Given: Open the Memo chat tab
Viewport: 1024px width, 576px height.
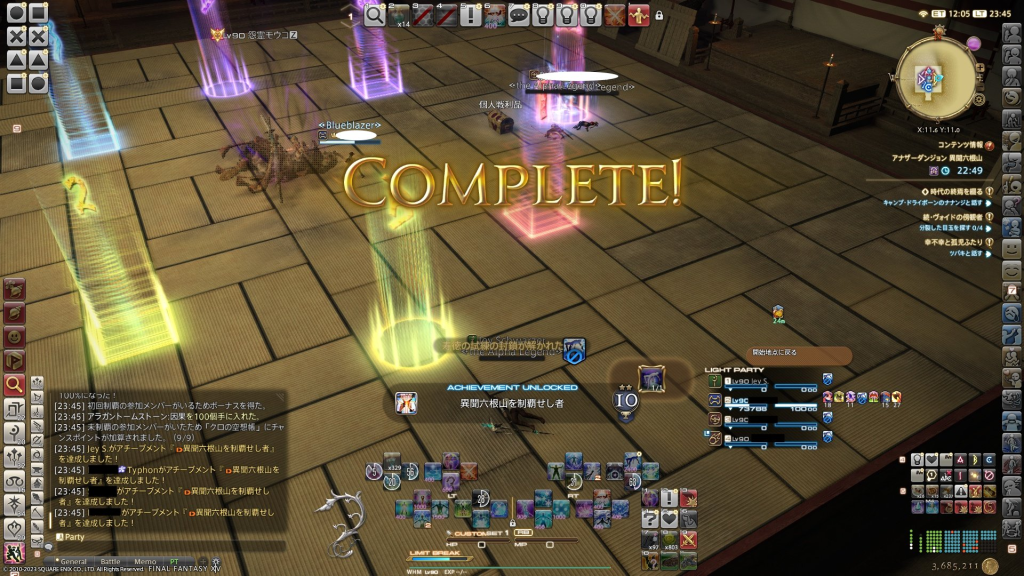Looking at the screenshot, I should [x=144, y=562].
